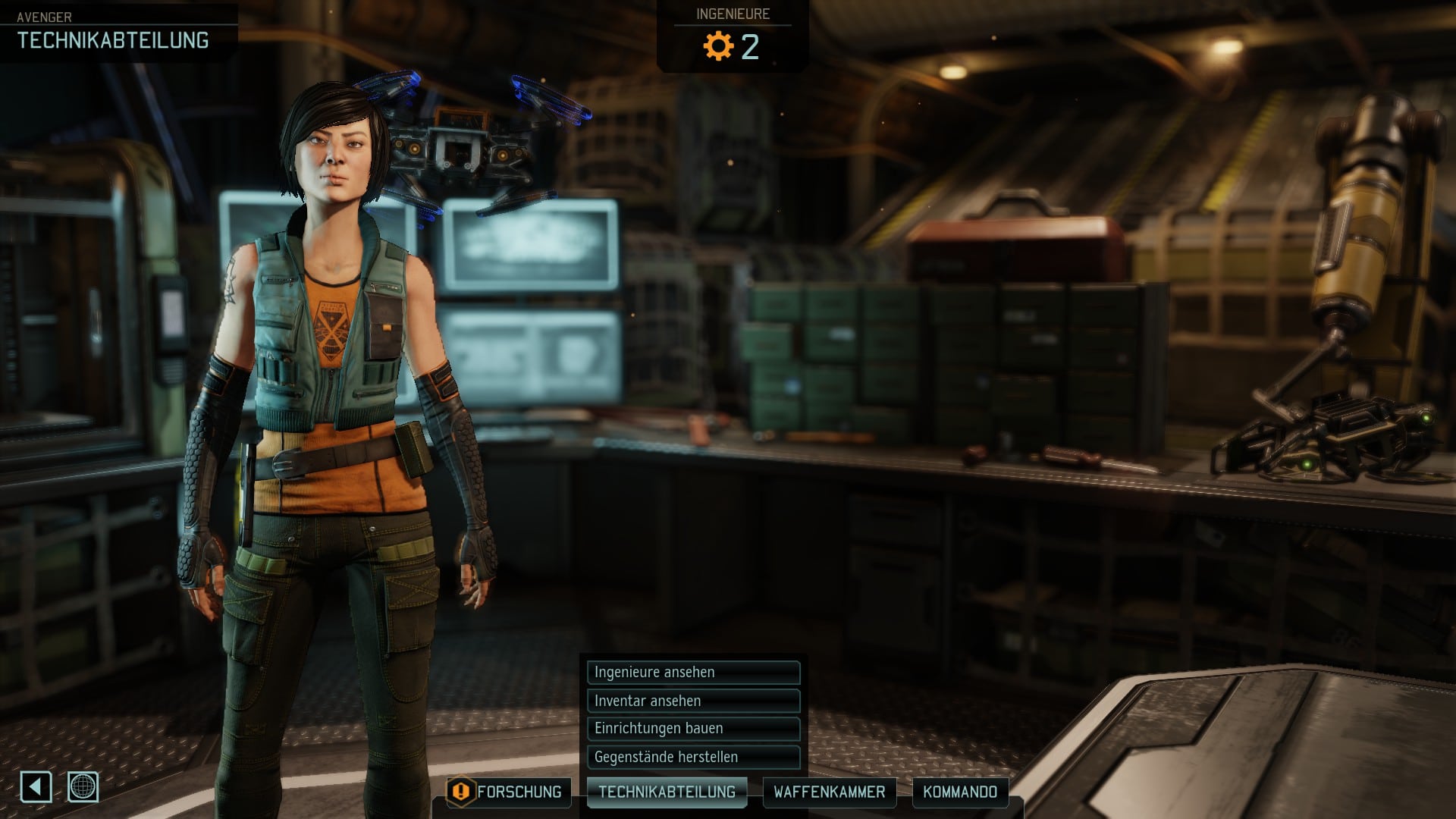Open the globe Geoscape icon
Image resolution: width=1456 pixels, height=819 pixels.
83,787
